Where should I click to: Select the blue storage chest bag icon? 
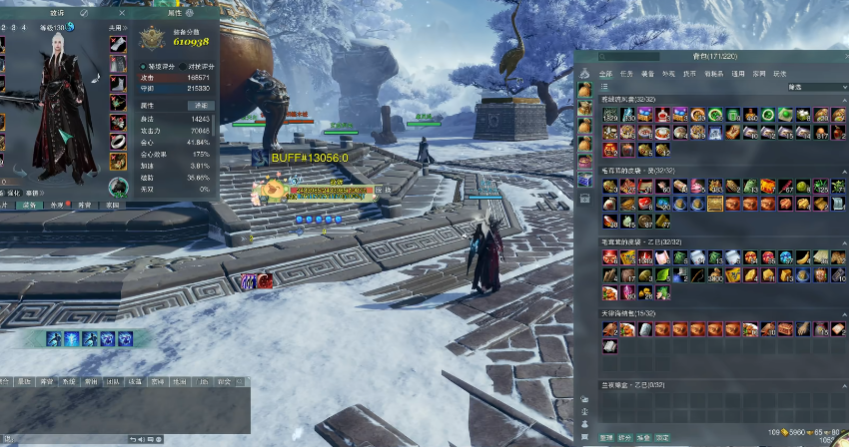click(584, 180)
